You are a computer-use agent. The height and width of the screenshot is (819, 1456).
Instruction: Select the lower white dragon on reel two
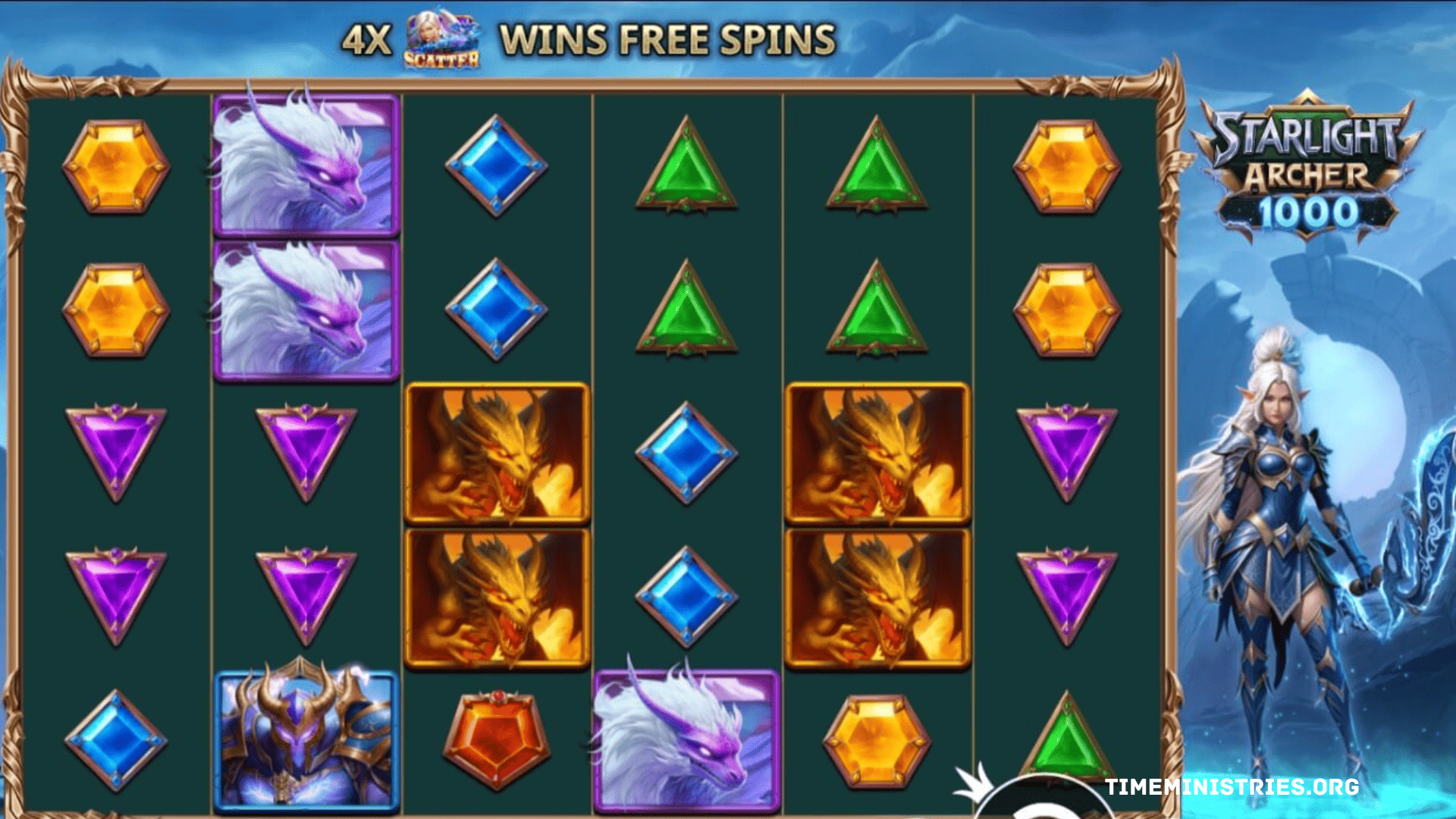[x=303, y=307]
